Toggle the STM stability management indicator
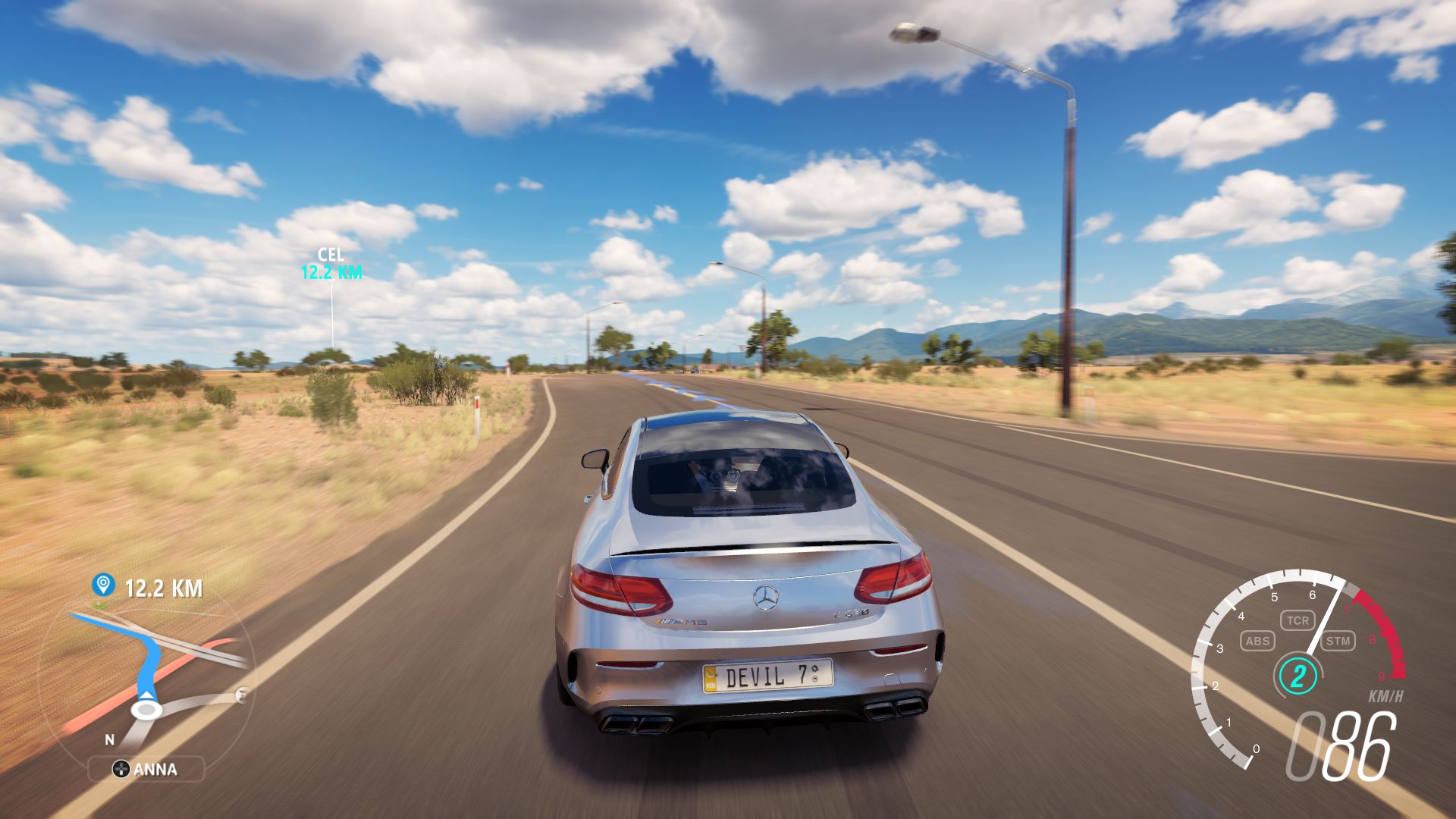The width and height of the screenshot is (1456, 819). point(1338,642)
